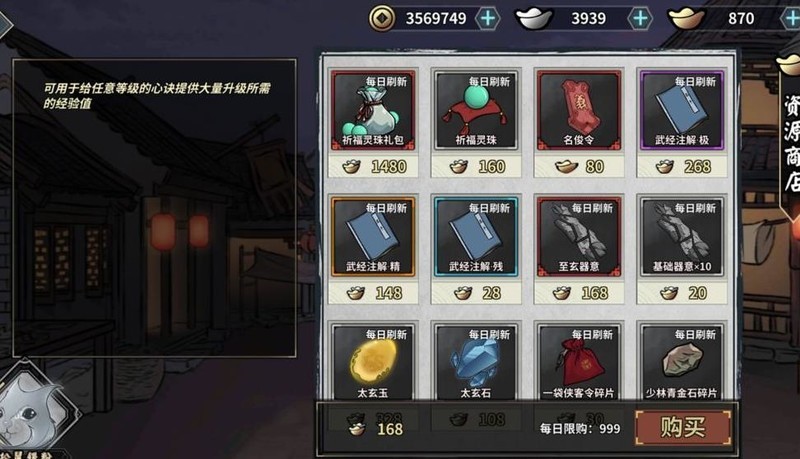800x459 pixels.
Task: Add silver ingots with the plus button
Action: 640,18
